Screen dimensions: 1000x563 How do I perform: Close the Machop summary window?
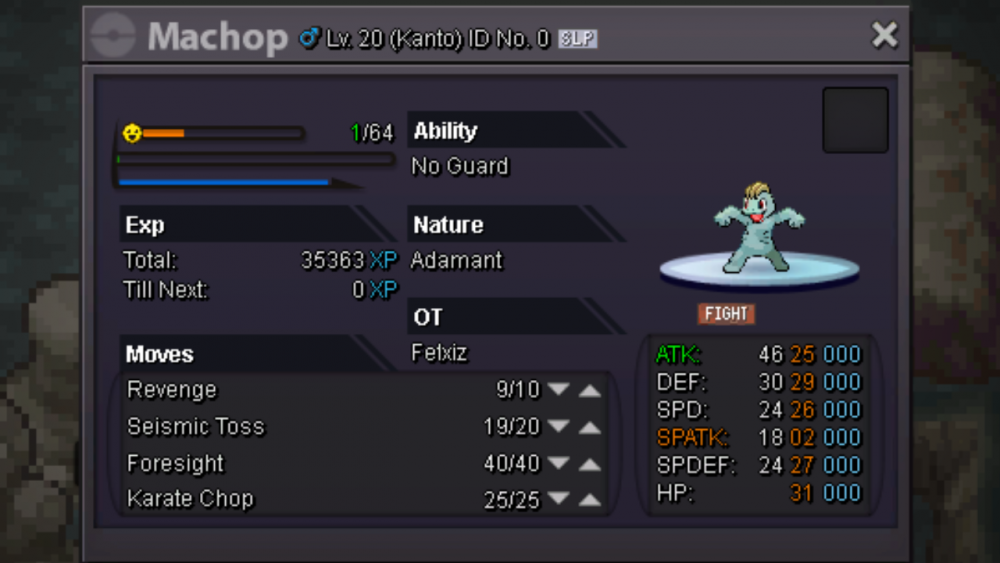click(x=884, y=36)
